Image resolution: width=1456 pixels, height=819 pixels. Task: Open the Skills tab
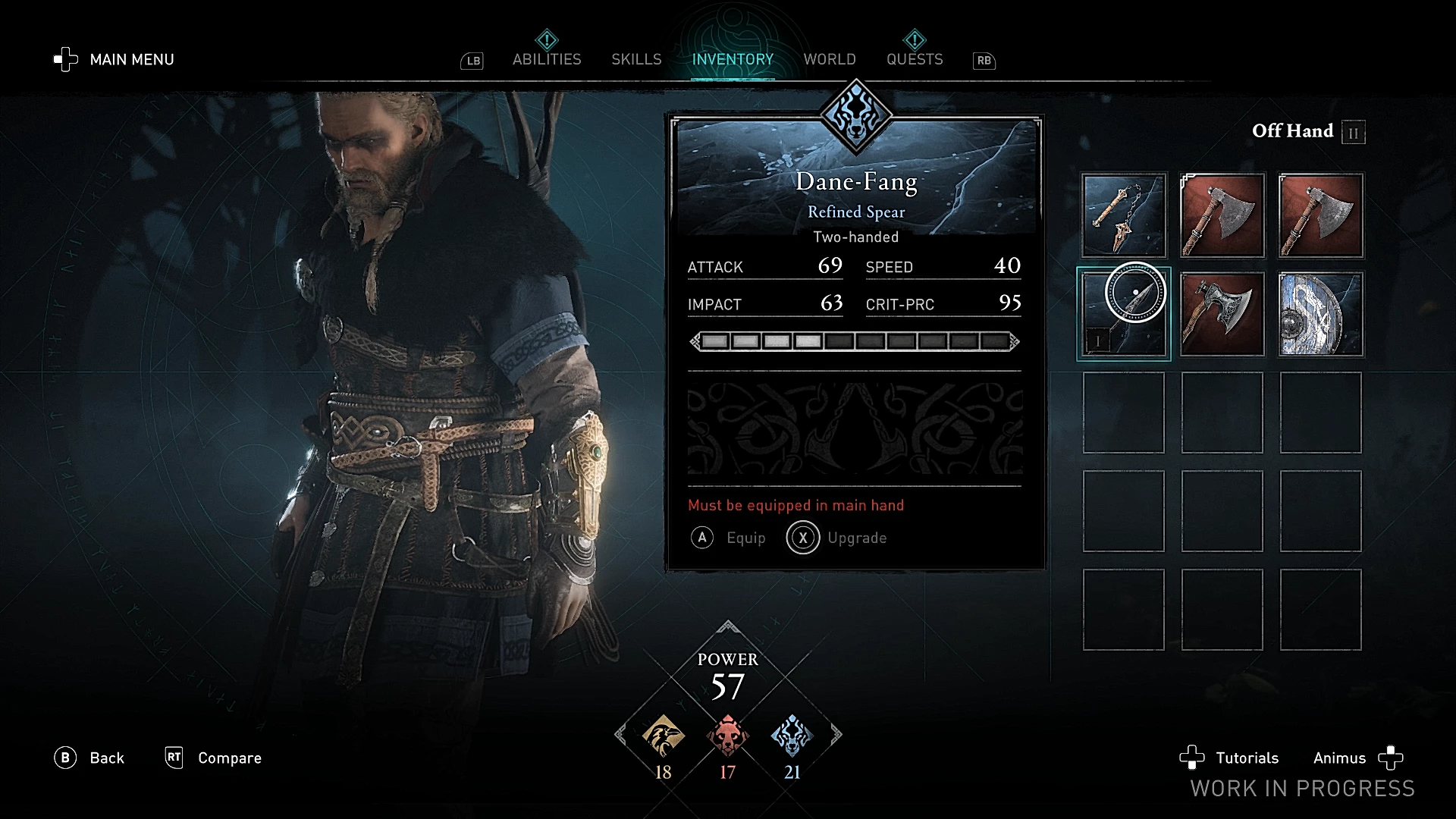tap(636, 59)
